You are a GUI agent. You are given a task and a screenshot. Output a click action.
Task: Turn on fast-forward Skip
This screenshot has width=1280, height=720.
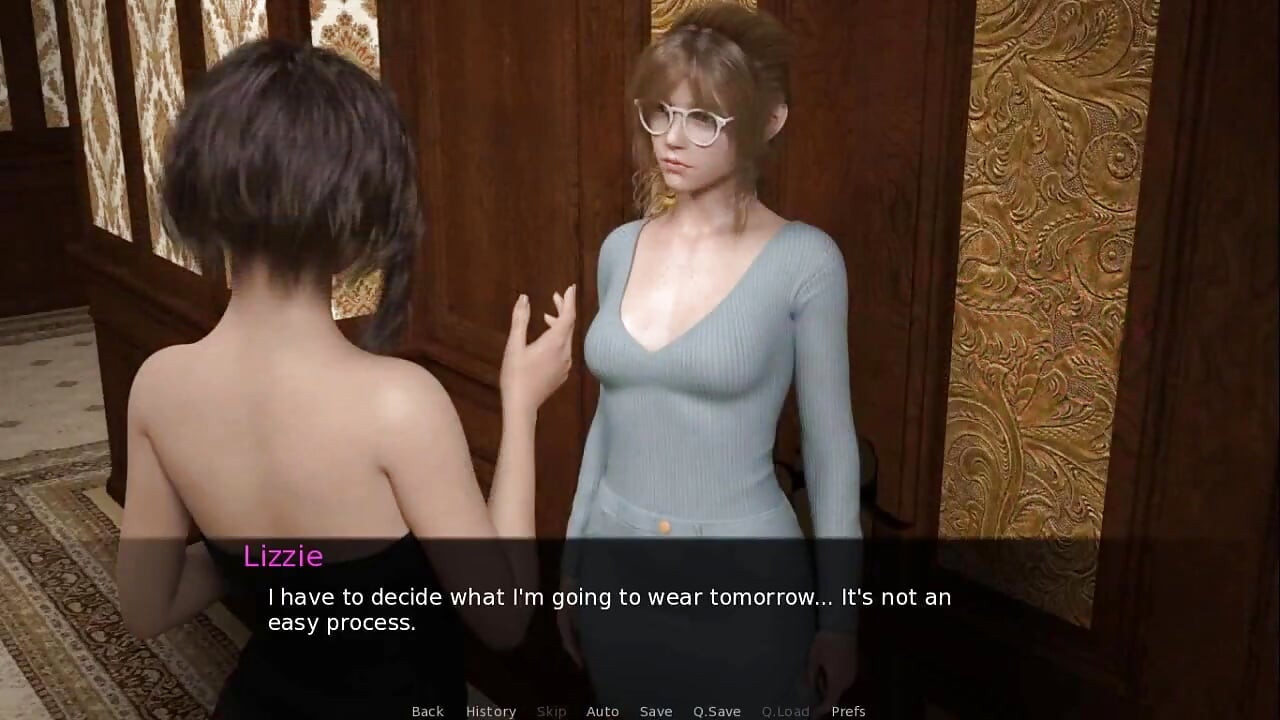tap(551, 711)
